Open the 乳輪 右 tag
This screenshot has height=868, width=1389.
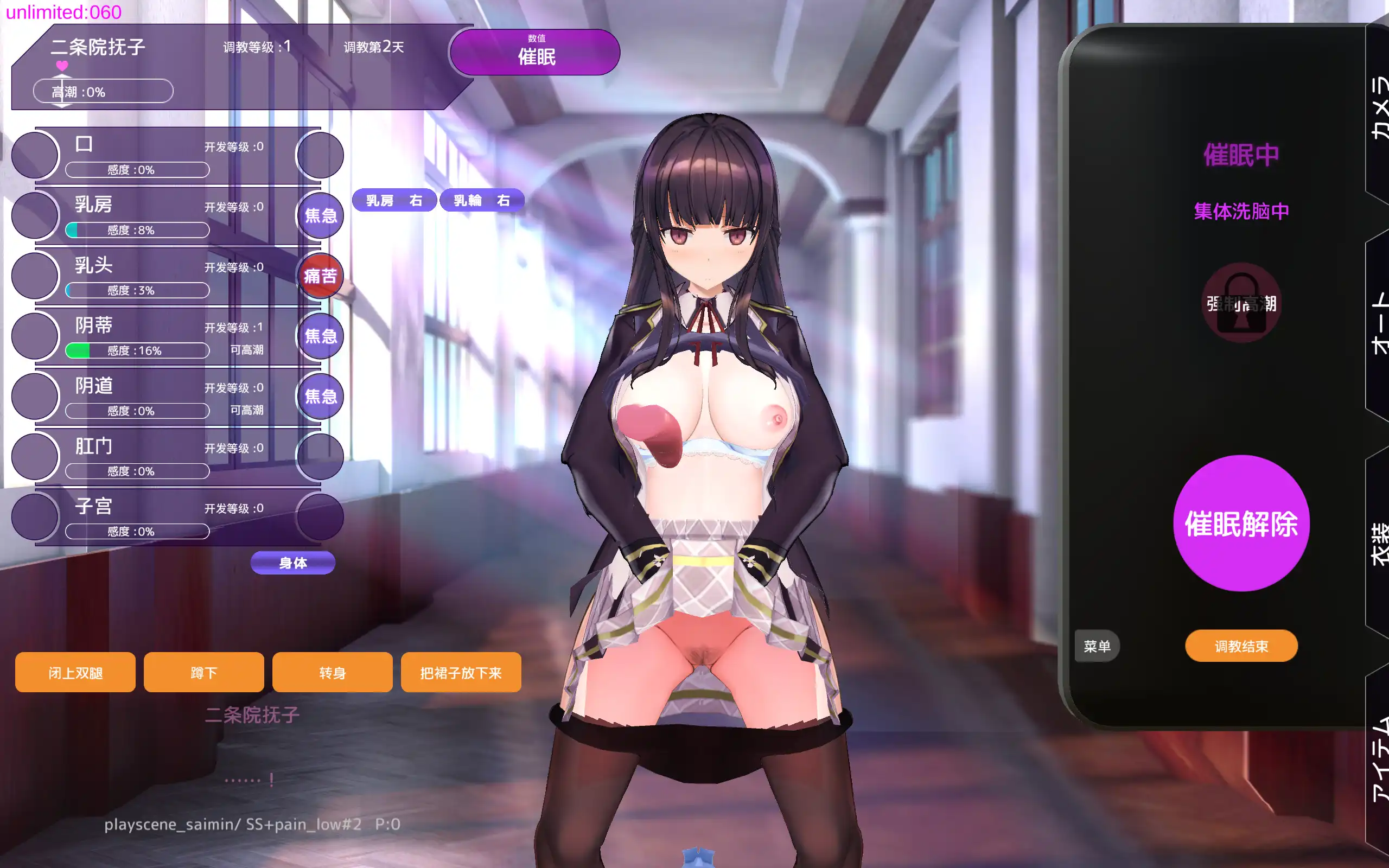481,200
